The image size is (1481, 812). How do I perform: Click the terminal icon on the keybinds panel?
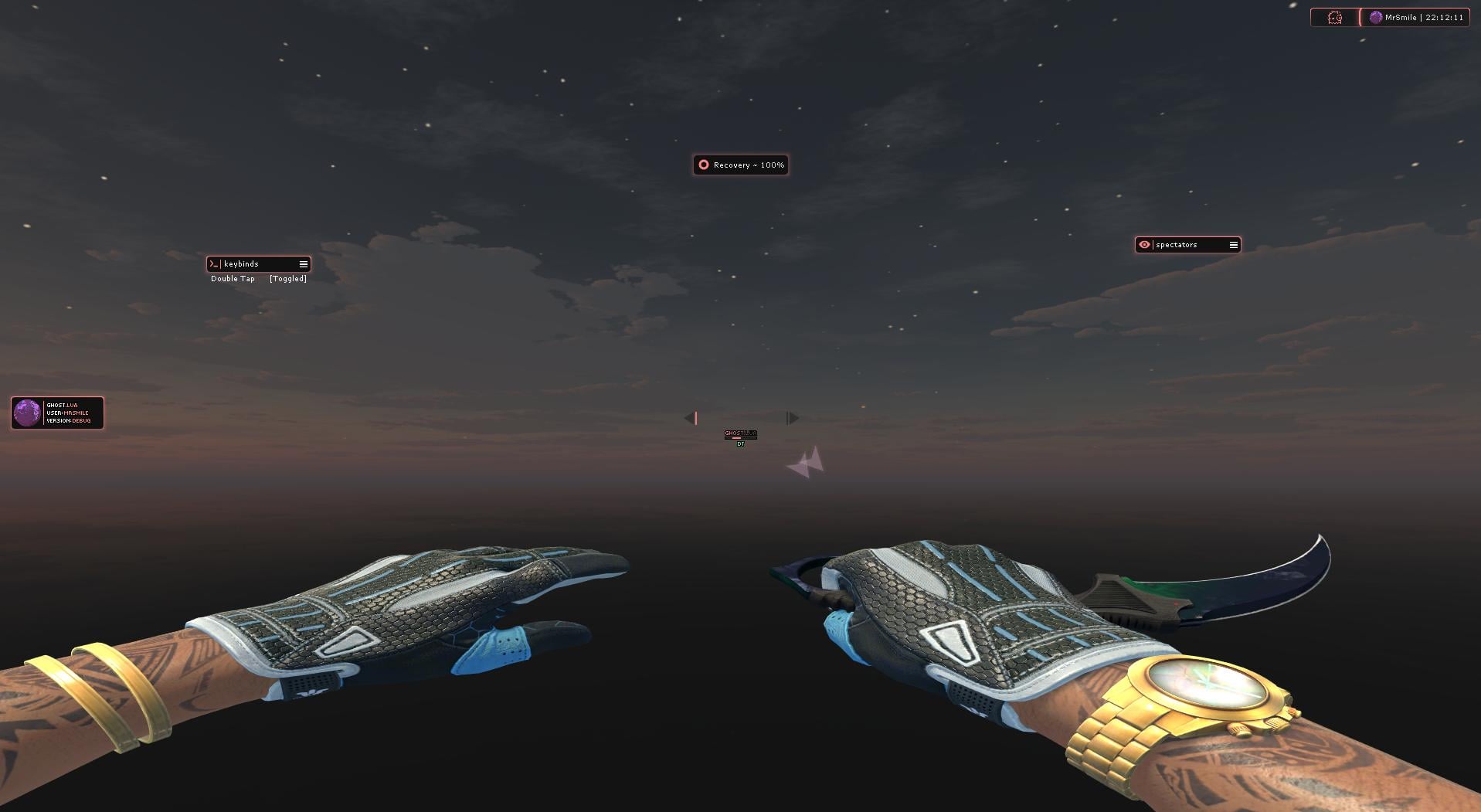215,263
